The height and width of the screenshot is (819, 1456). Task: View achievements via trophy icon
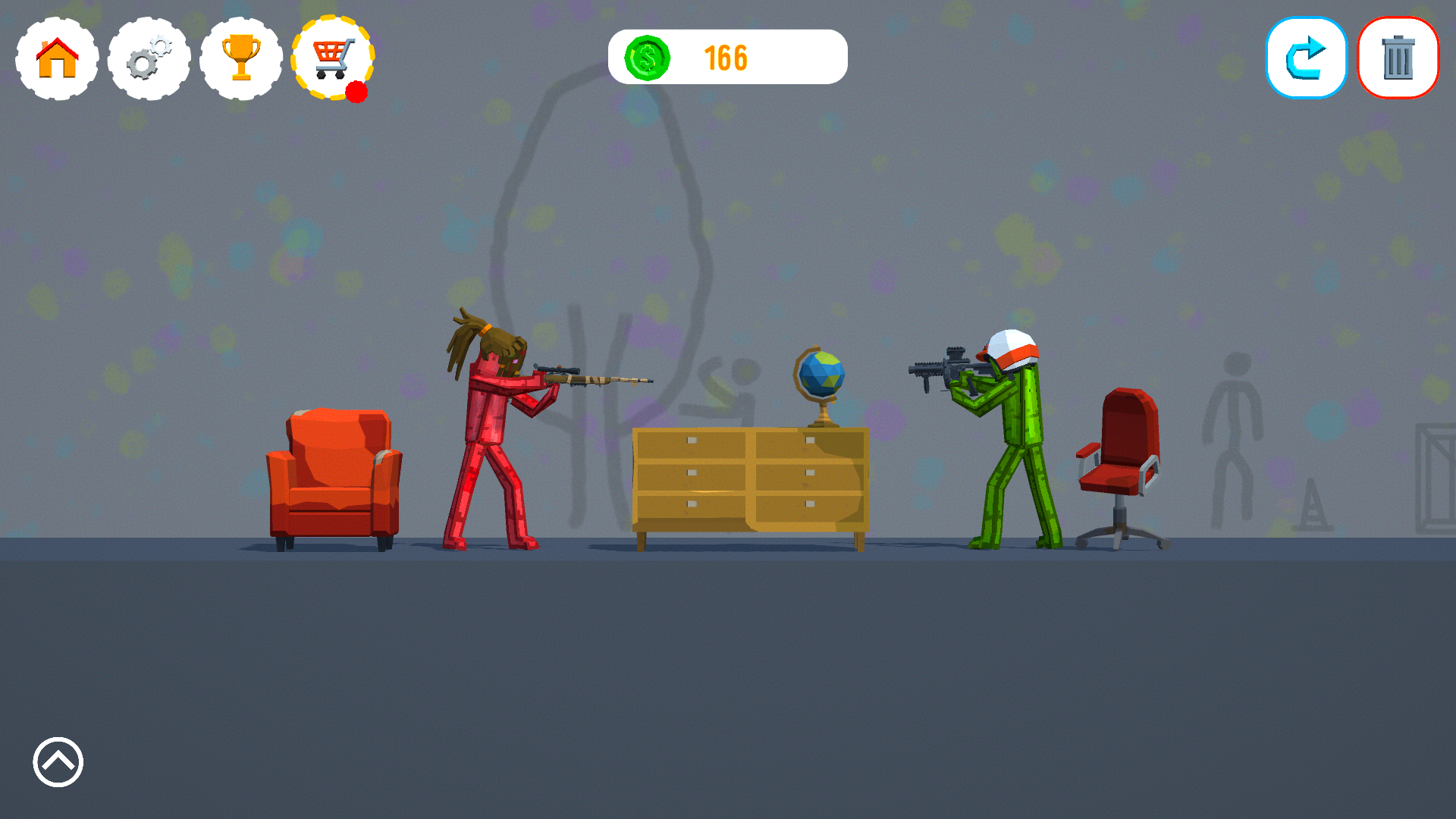(x=241, y=58)
